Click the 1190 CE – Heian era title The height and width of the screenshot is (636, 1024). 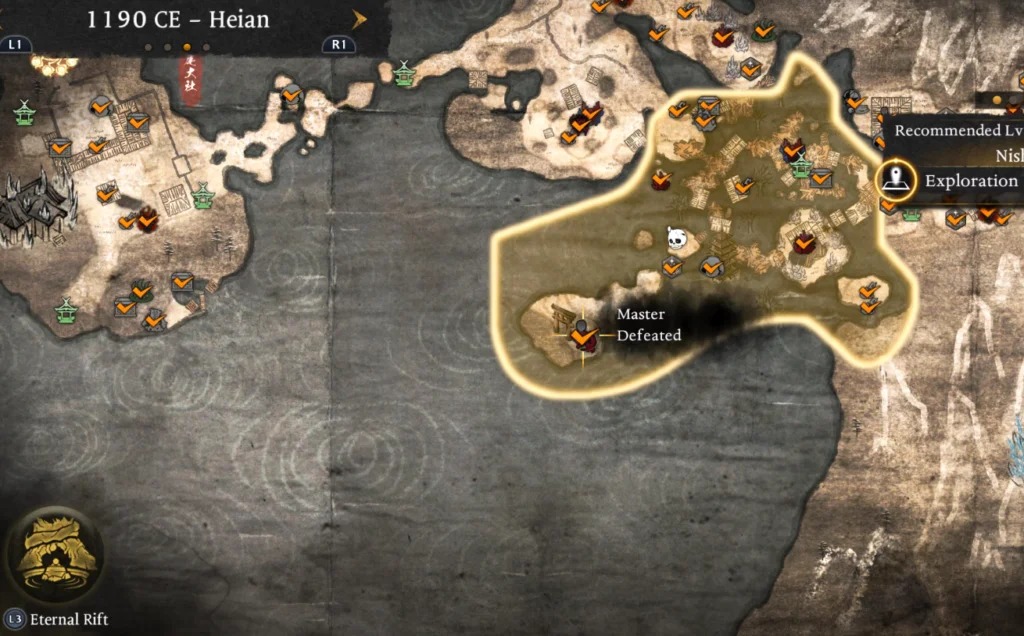point(179,18)
